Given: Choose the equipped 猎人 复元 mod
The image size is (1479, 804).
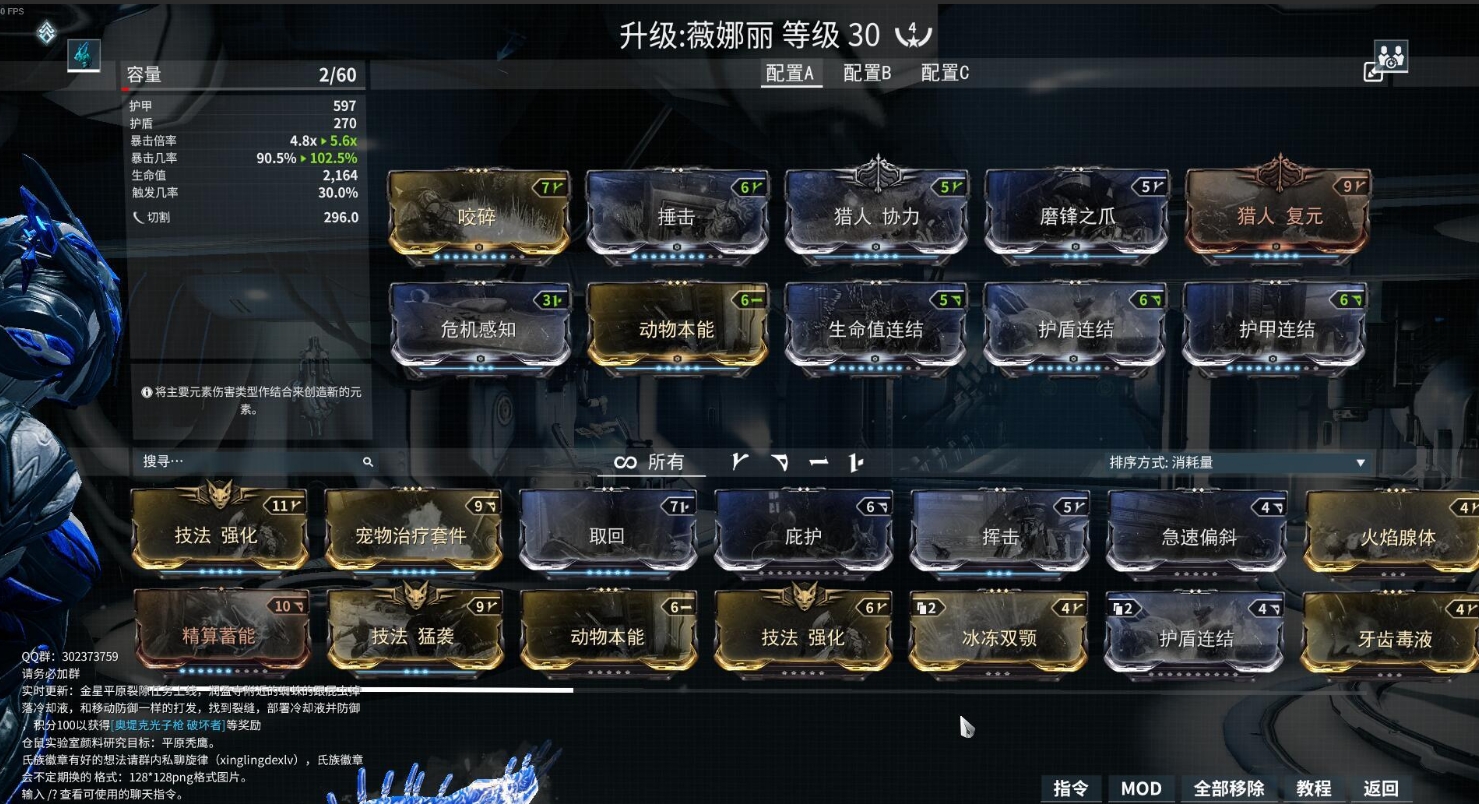Looking at the screenshot, I should [x=1279, y=216].
